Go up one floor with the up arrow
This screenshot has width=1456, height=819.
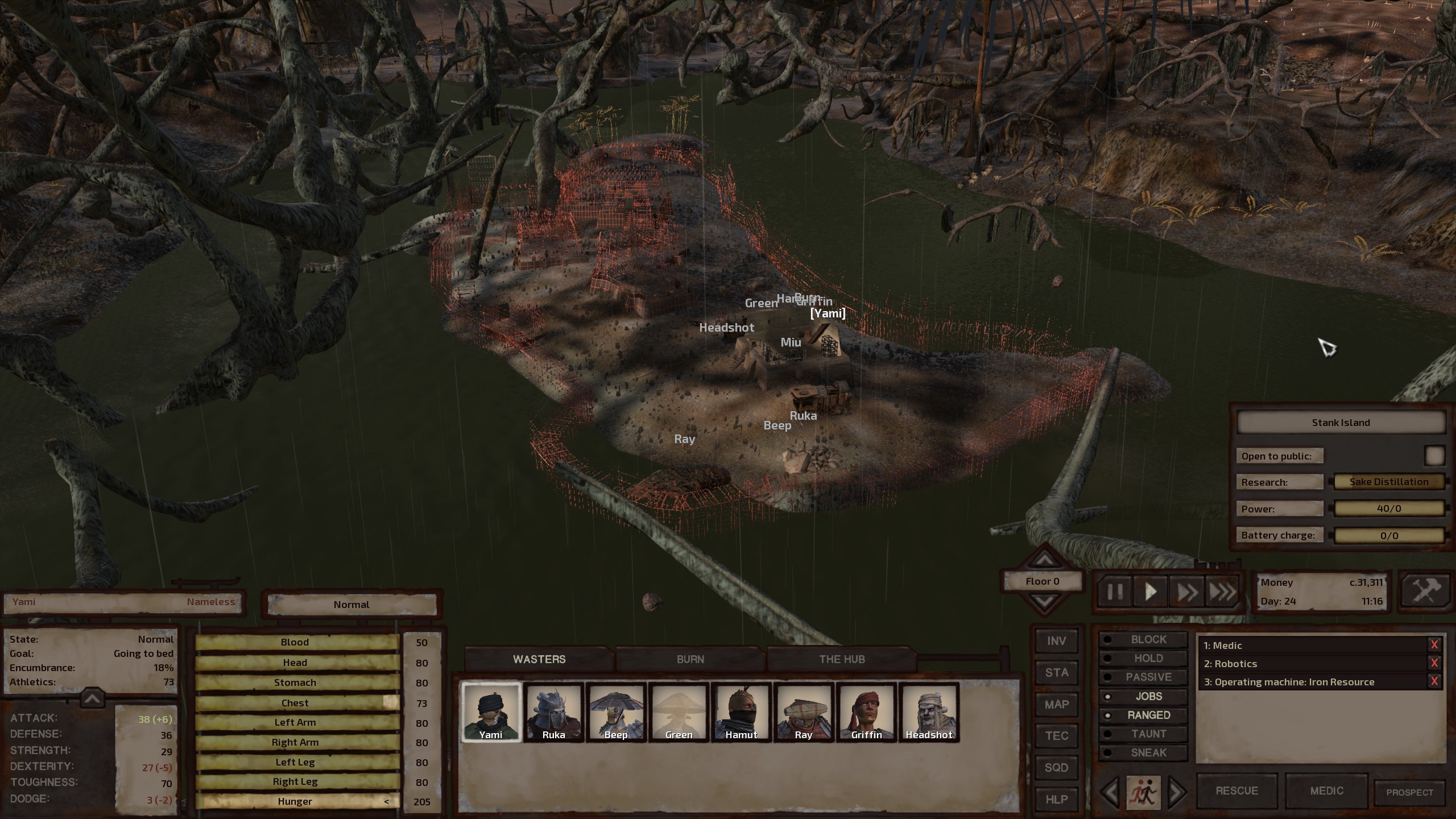1044,560
